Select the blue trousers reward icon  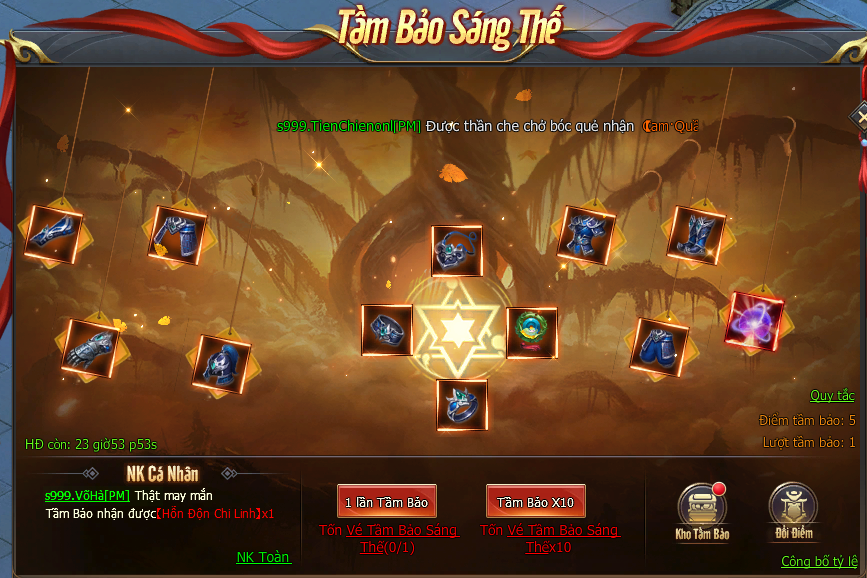coord(658,346)
